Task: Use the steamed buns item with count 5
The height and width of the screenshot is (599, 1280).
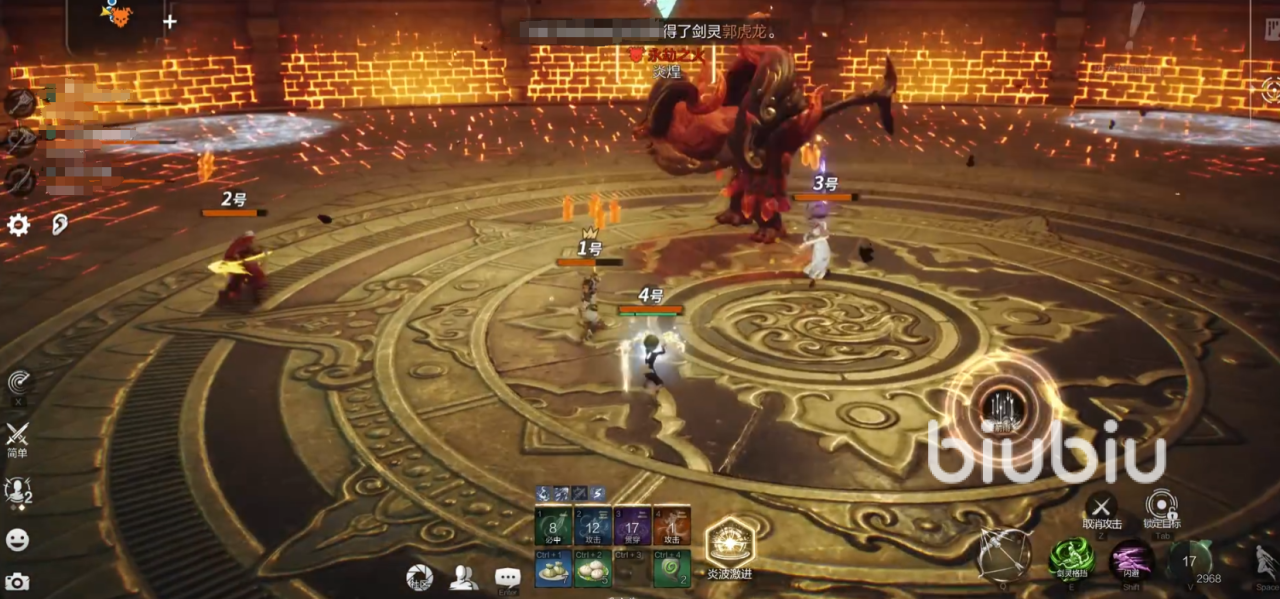Action: pos(592,569)
